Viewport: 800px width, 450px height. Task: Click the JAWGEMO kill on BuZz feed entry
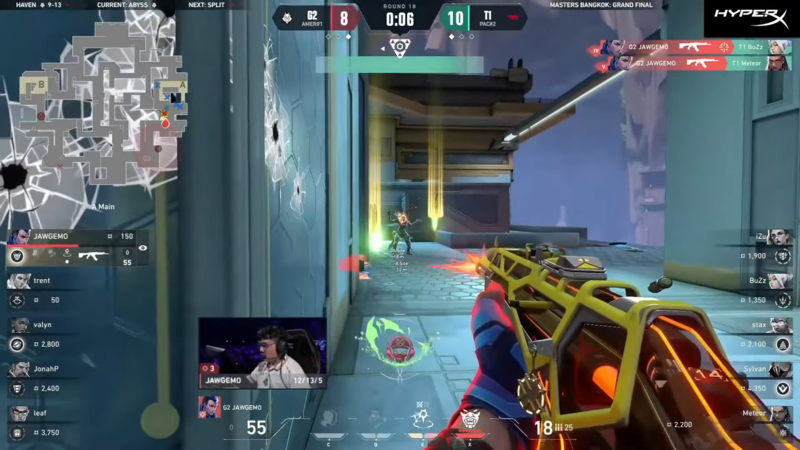(x=693, y=47)
